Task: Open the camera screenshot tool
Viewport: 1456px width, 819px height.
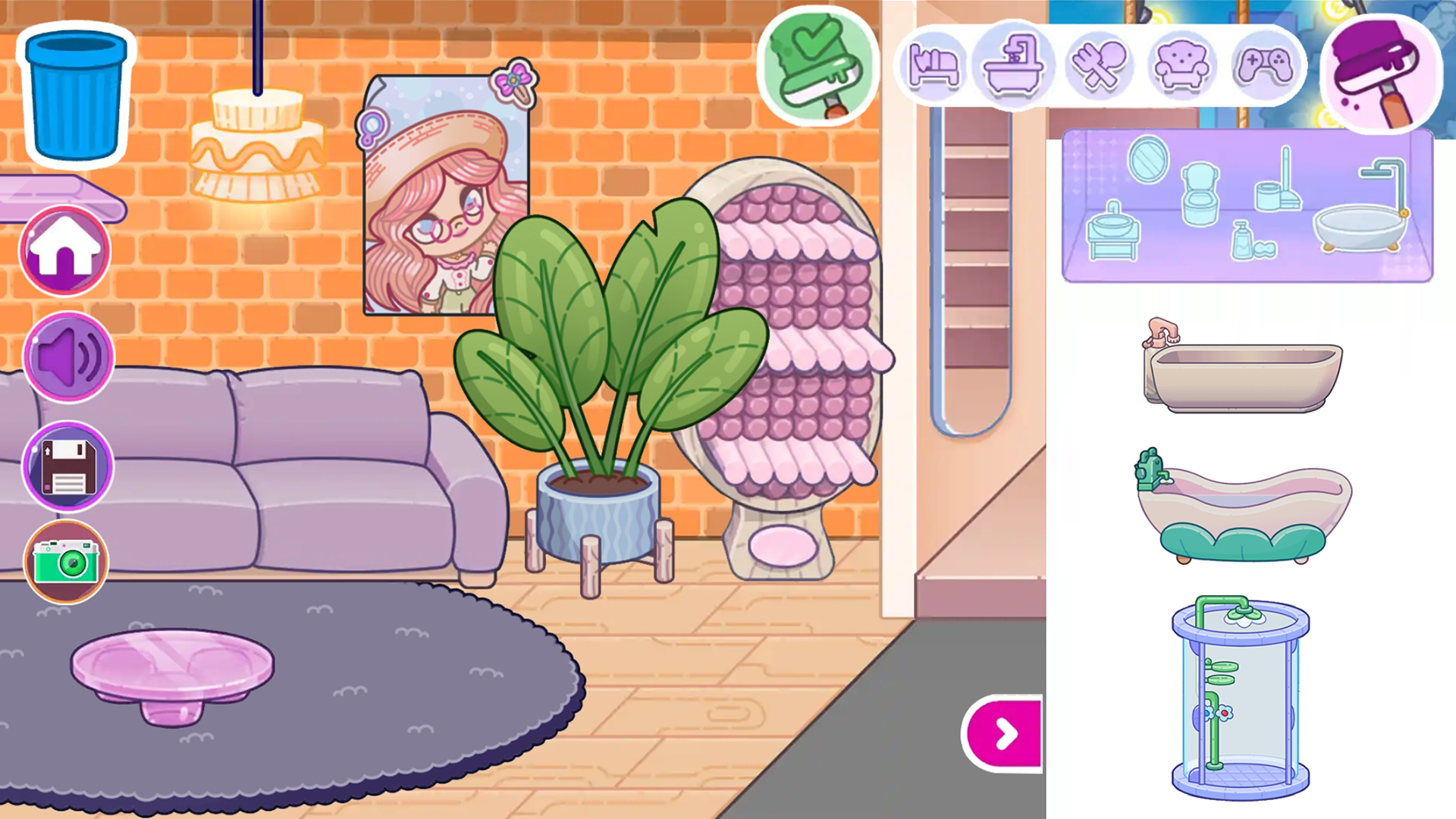Action: coord(66,561)
